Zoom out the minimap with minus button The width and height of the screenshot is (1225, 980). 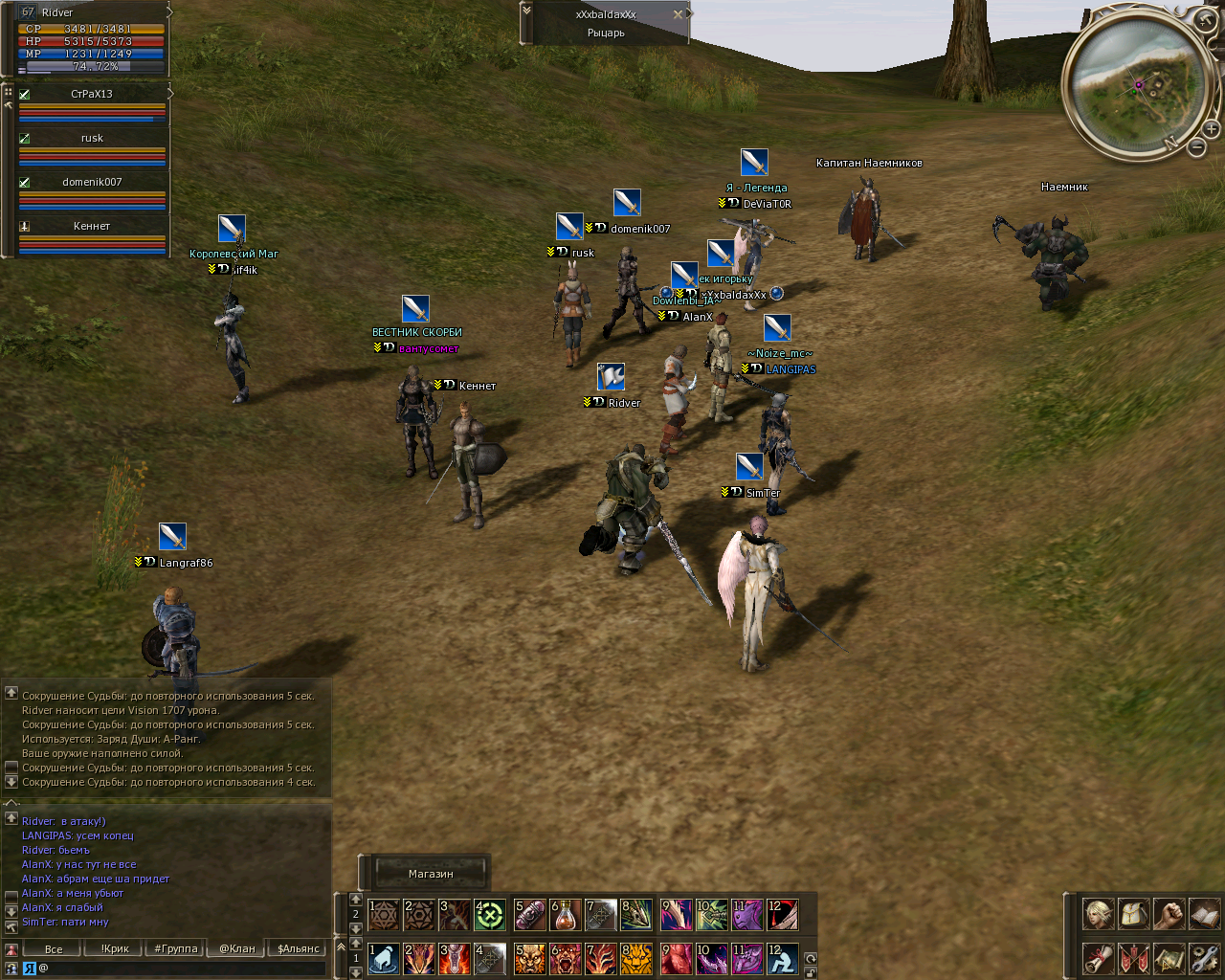click(1197, 147)
